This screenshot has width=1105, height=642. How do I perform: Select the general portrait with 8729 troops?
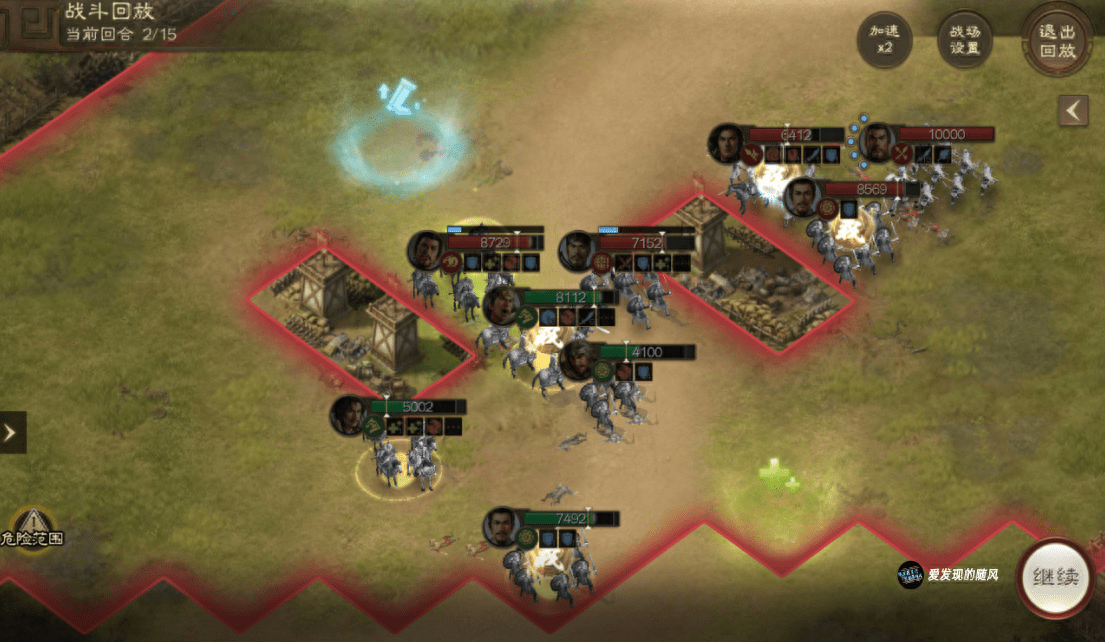point(427,250)
